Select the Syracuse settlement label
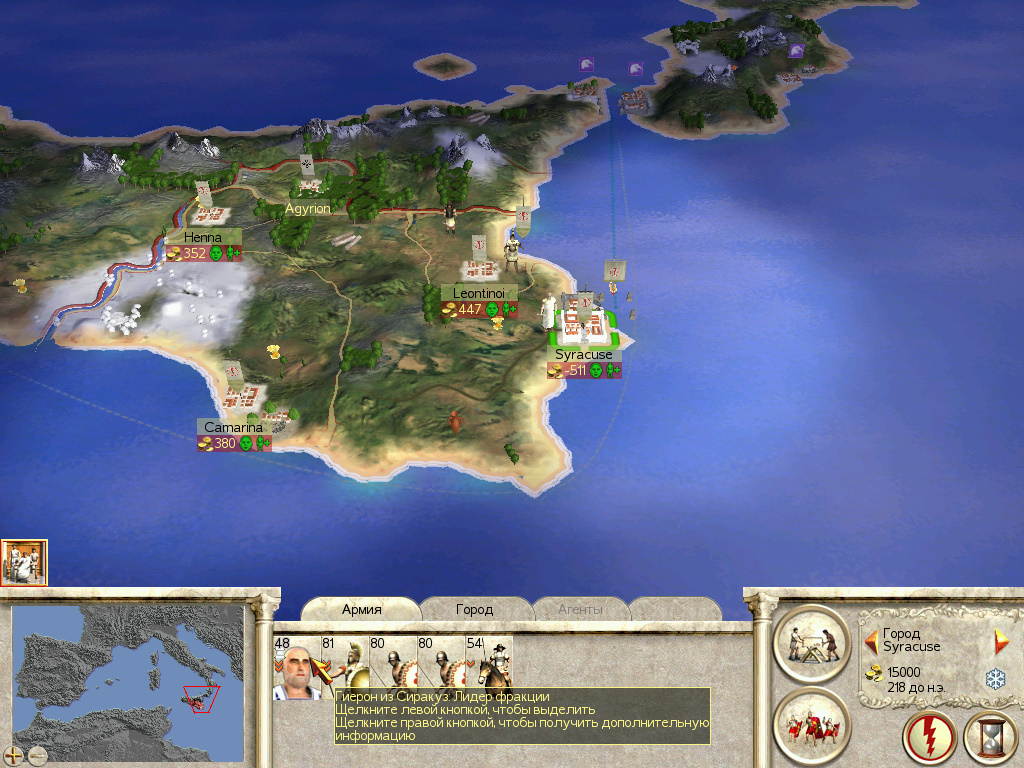Screen dimensions: 1024x768 [584, 354]
